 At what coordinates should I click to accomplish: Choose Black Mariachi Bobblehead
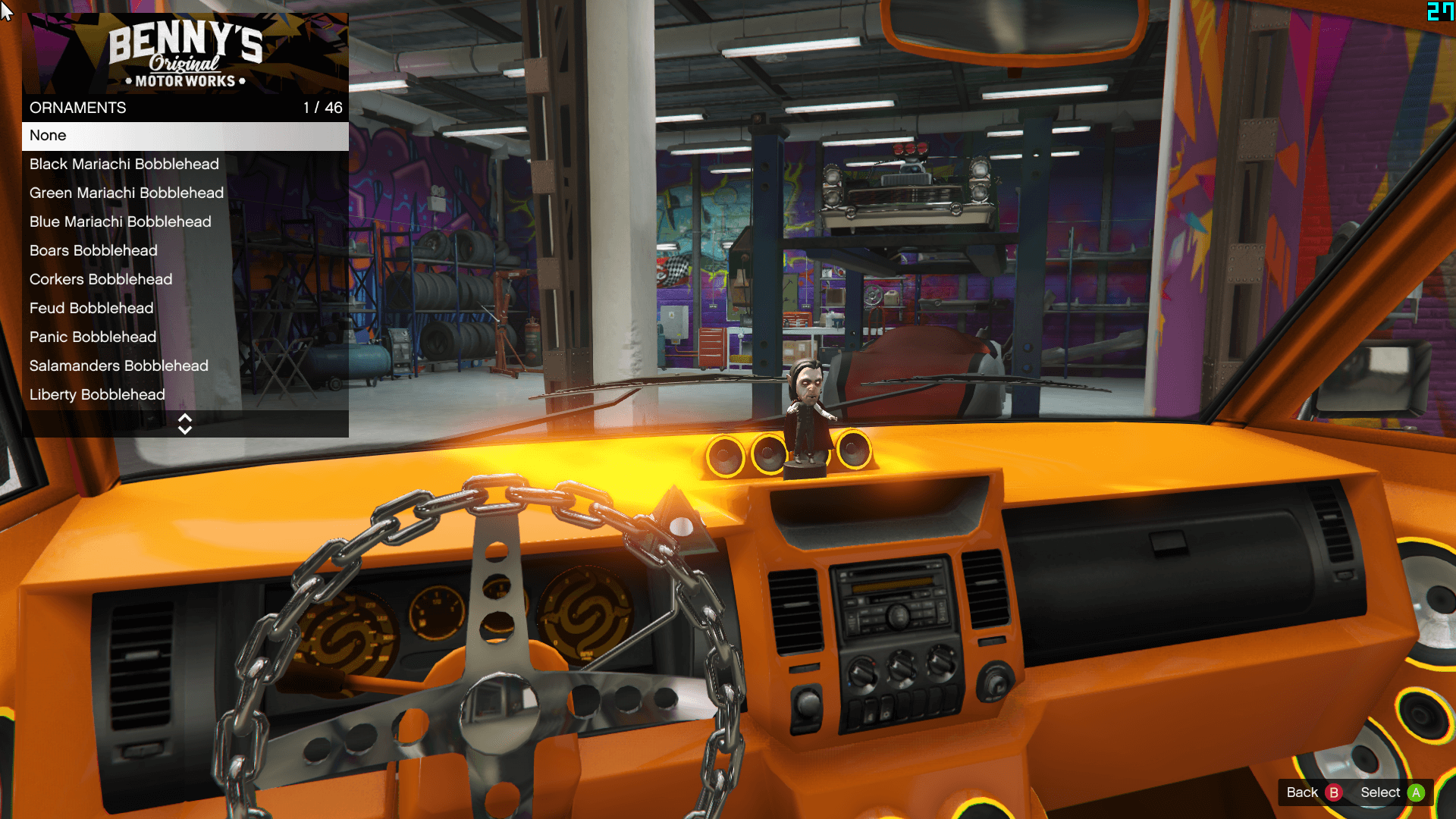pos(185,165)
